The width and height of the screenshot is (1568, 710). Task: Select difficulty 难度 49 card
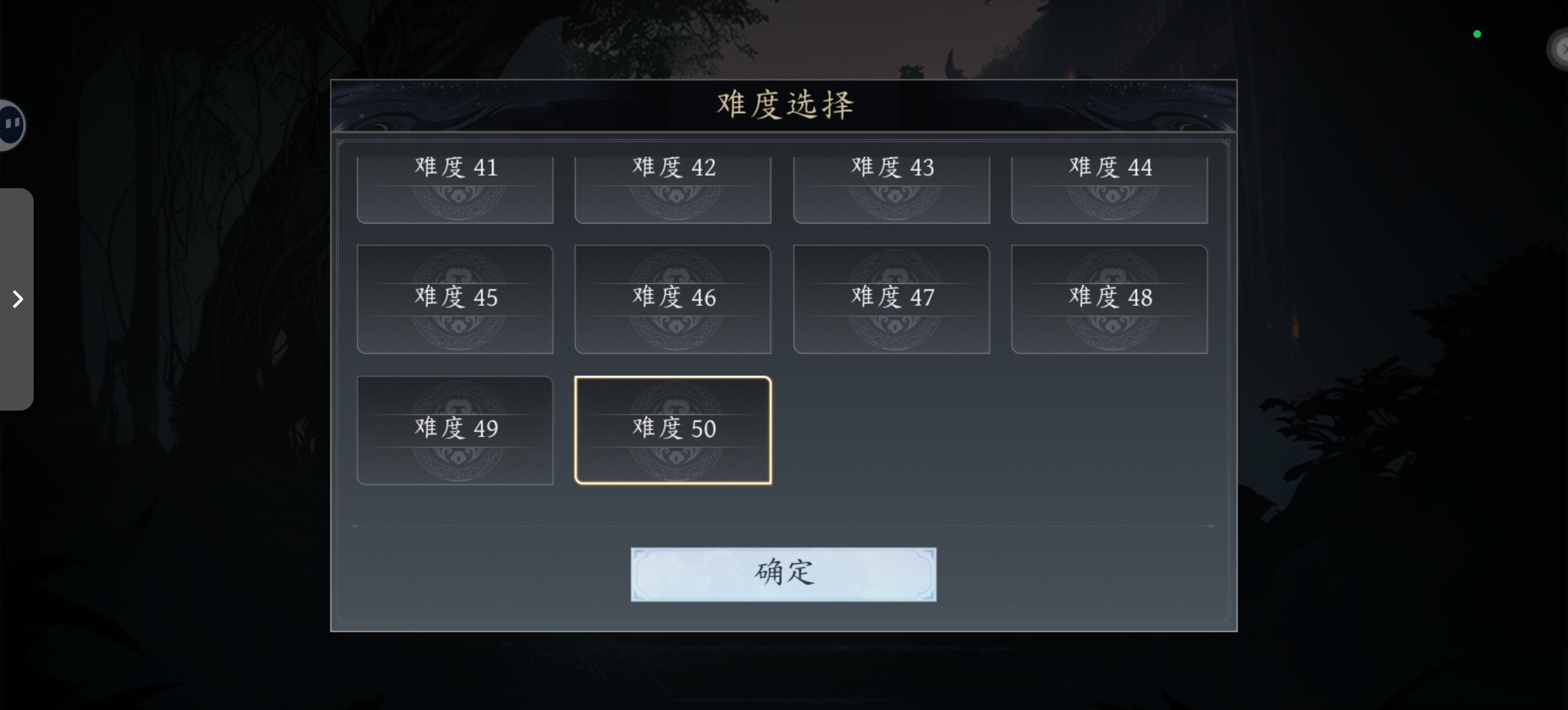click(x=455, y=430)
